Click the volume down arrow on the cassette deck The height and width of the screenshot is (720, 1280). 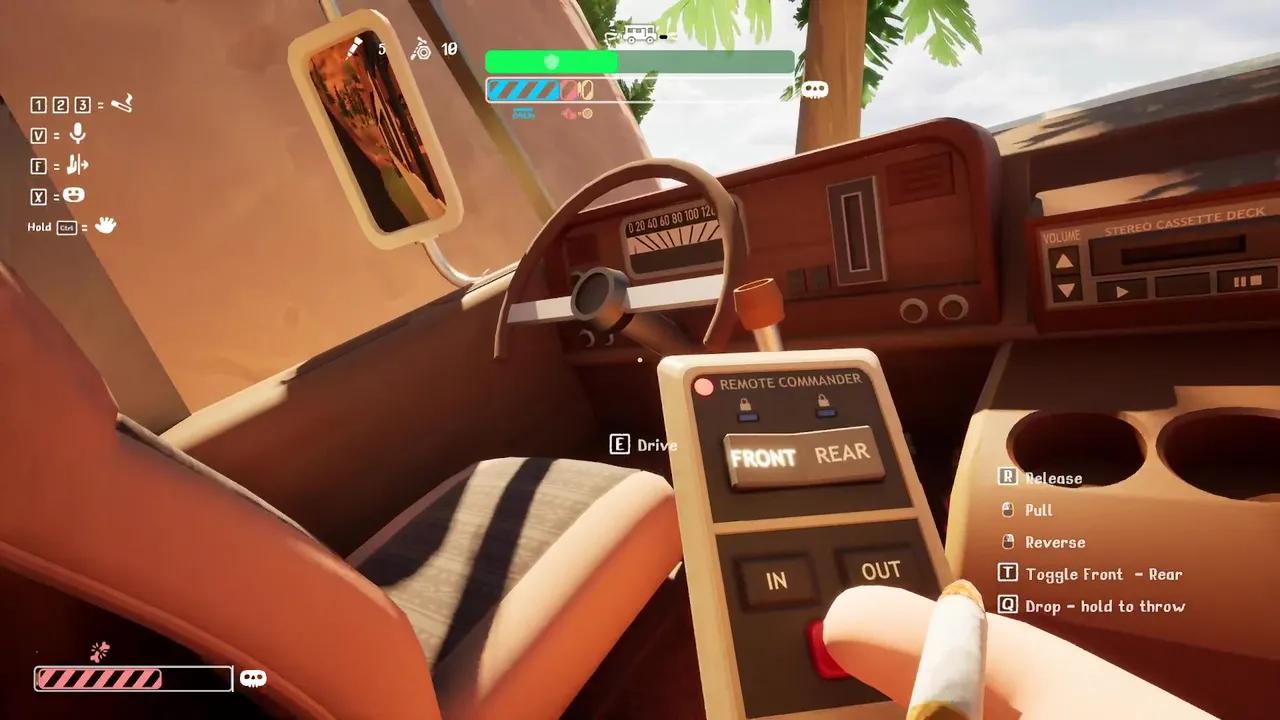click(1067, 291)
